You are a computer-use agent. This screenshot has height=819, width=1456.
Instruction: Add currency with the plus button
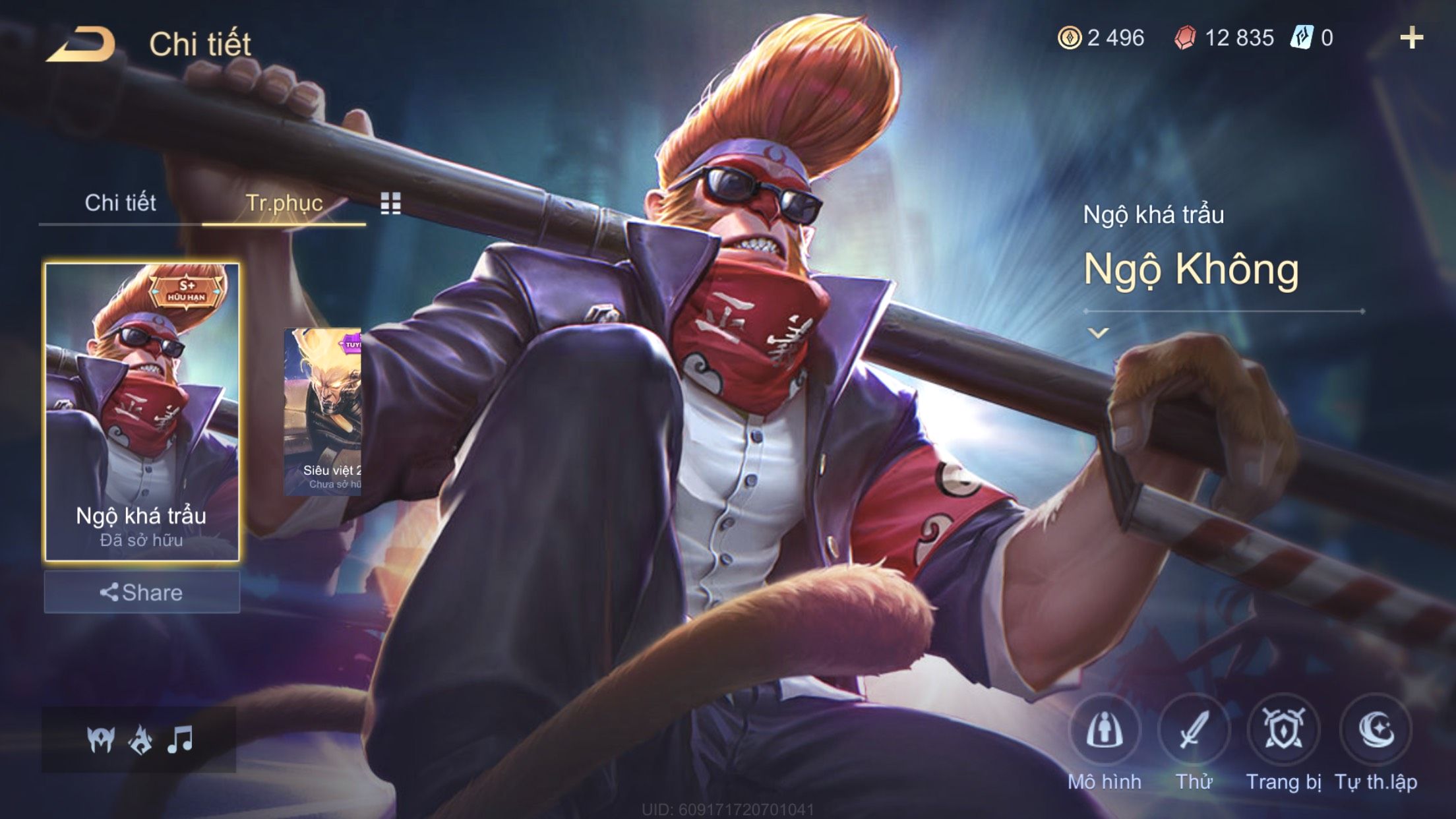click(1411, 38)
